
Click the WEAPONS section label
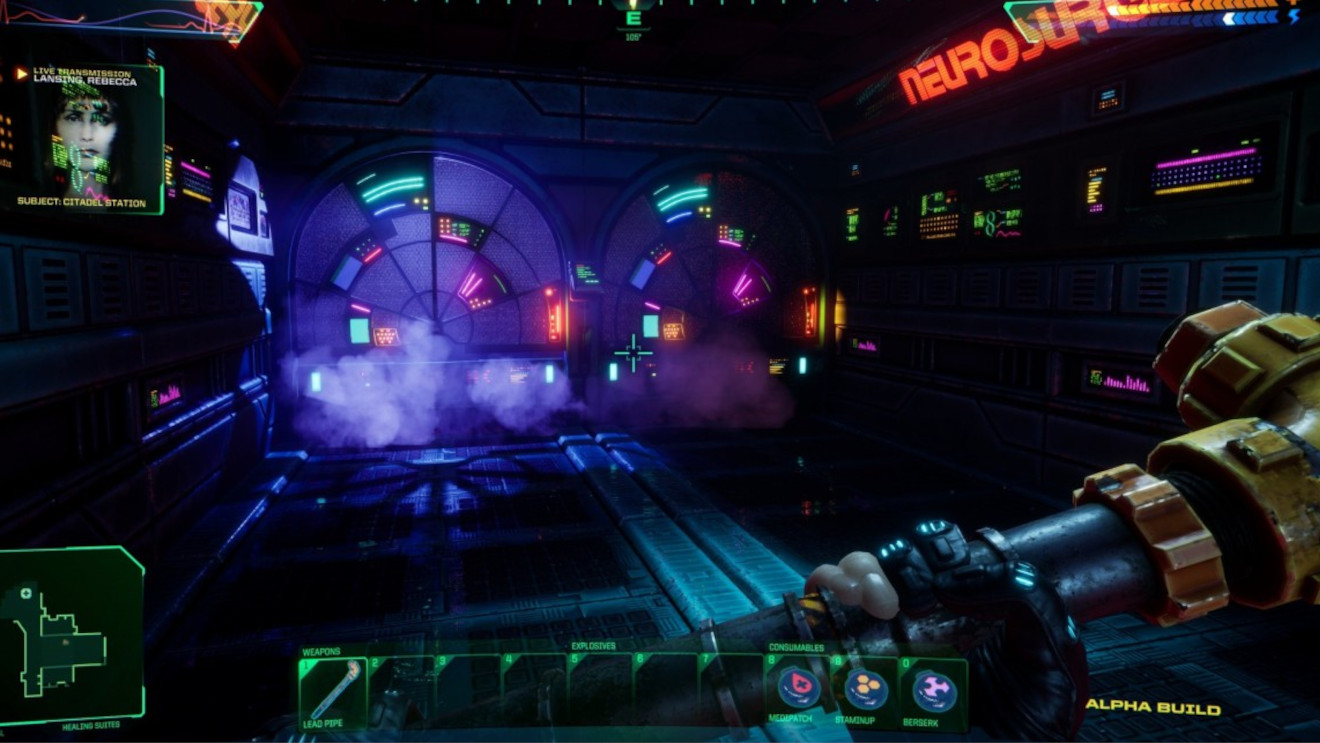[x=320, y=650]
